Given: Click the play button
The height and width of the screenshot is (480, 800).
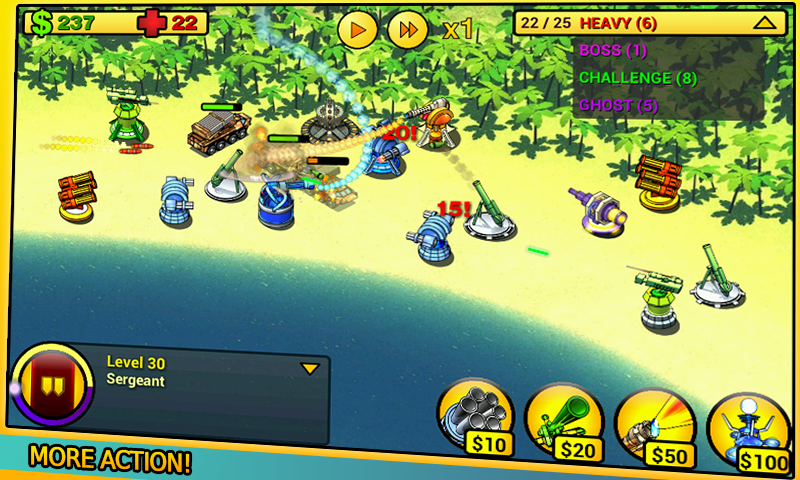Looking at the screenshot, I should pyautogui.click(x=357, y=29).
